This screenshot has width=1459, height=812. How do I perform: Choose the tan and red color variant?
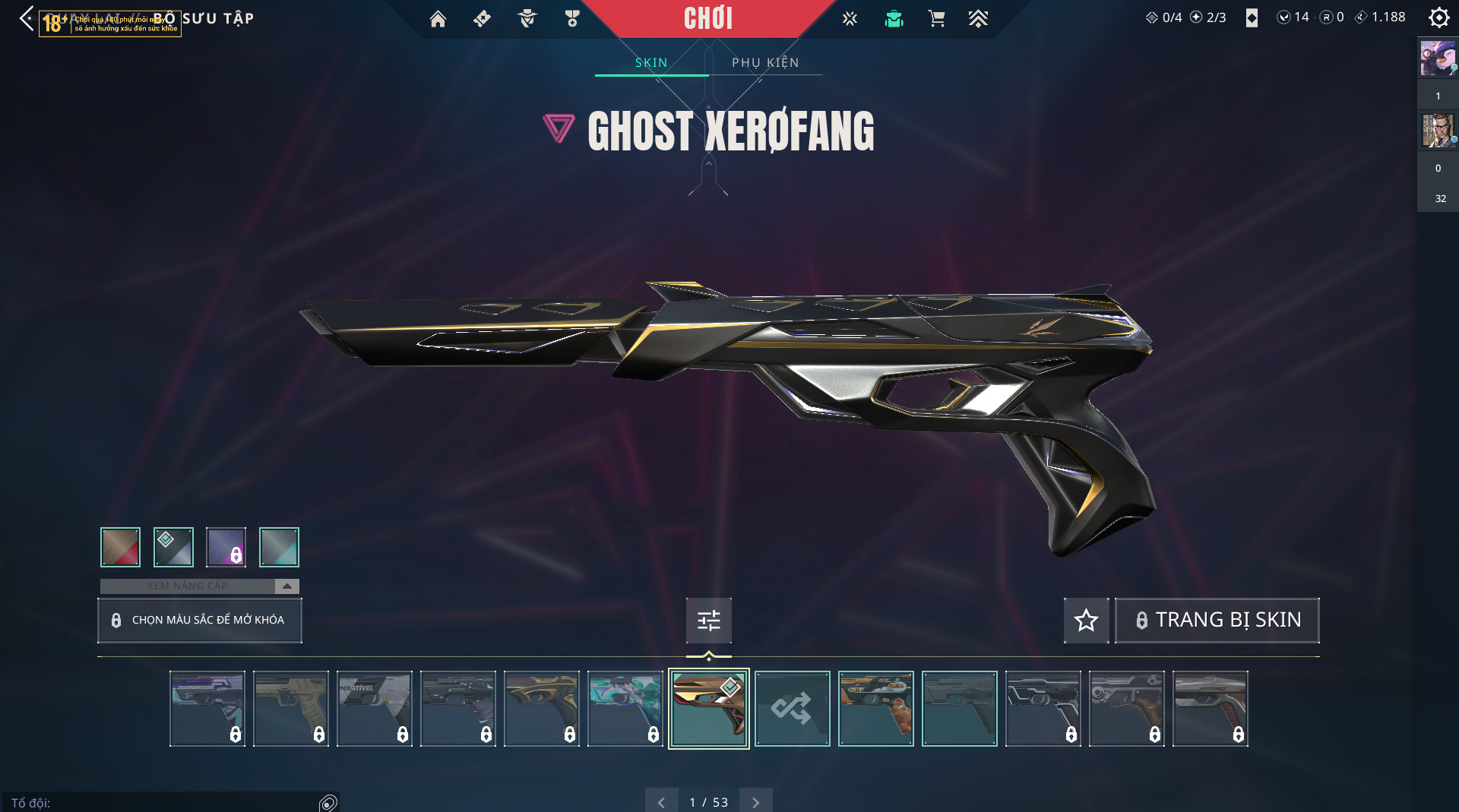[x=120, y=547]
